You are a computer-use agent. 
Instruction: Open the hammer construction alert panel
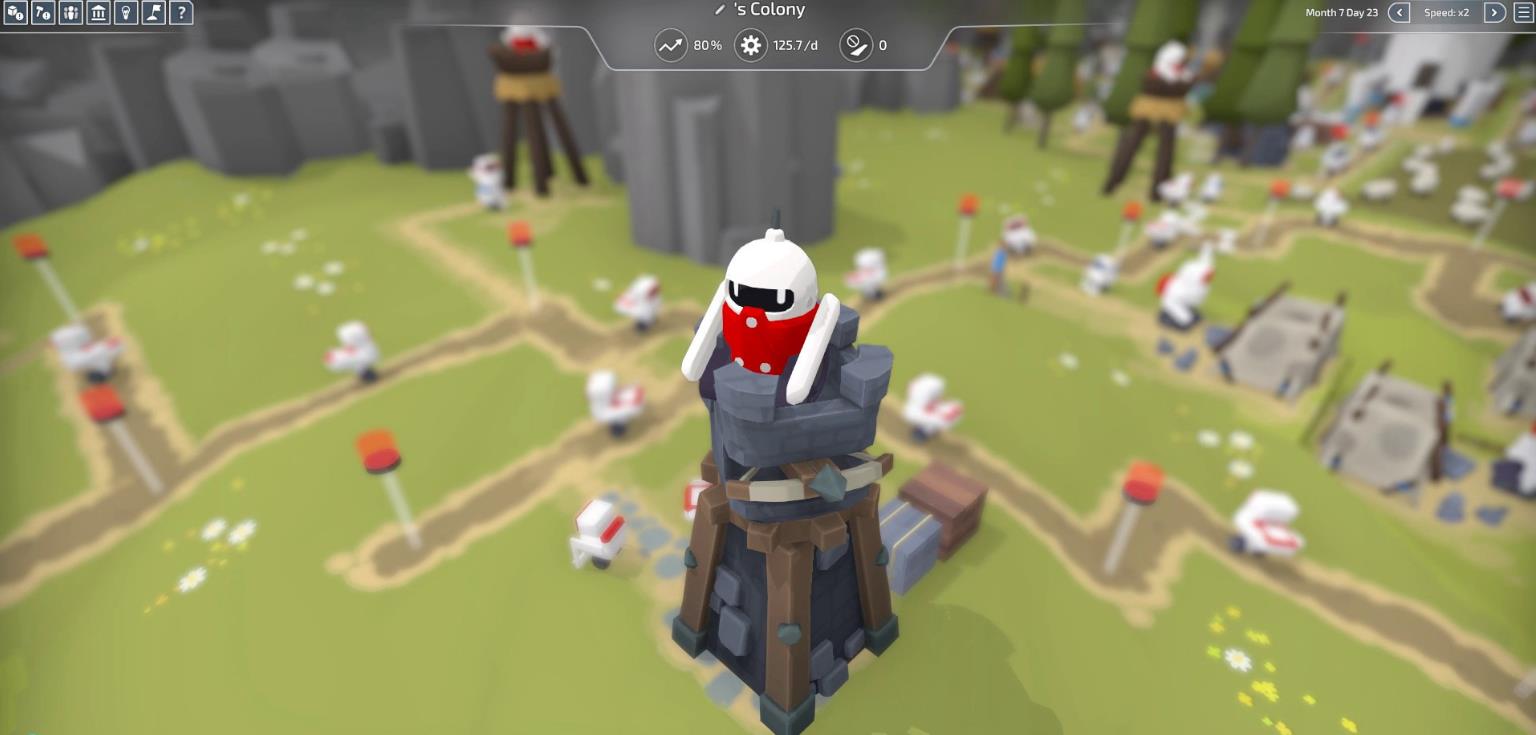coord(43,13)
